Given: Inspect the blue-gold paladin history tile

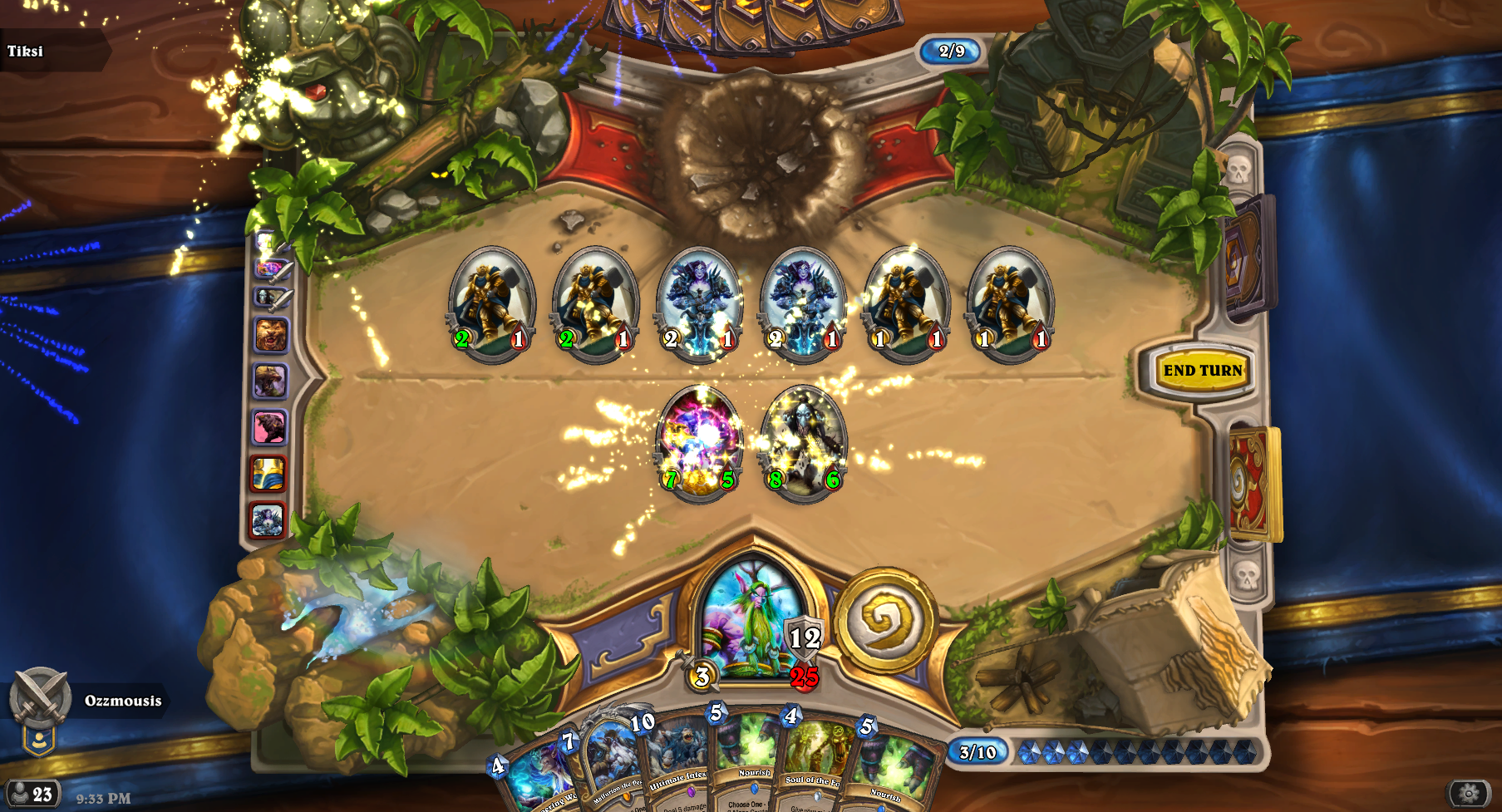Looking at the screenshot, I should 268,474.
